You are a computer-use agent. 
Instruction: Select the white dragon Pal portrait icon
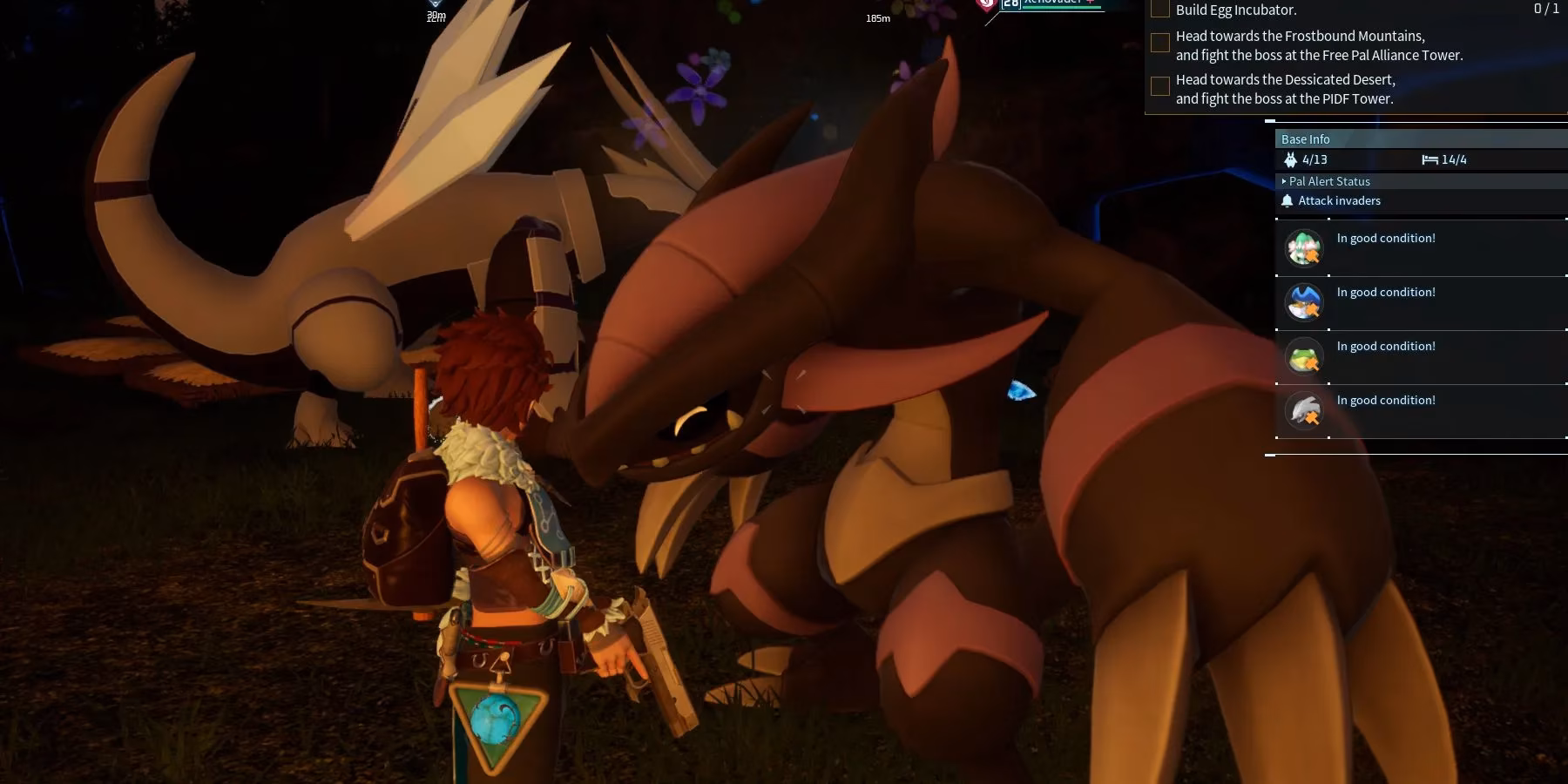[1303, 410]
